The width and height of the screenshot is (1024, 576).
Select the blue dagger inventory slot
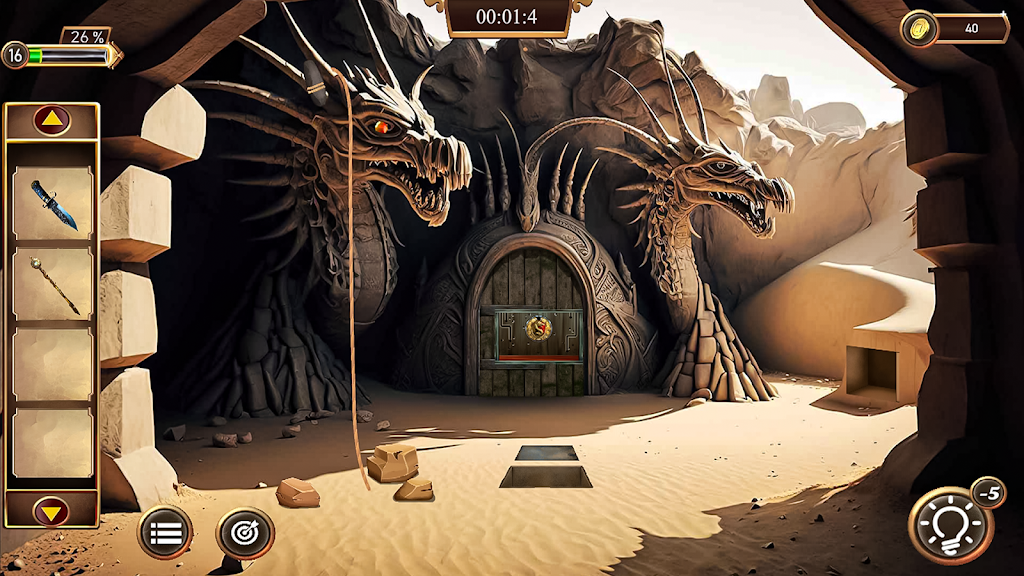52,203
